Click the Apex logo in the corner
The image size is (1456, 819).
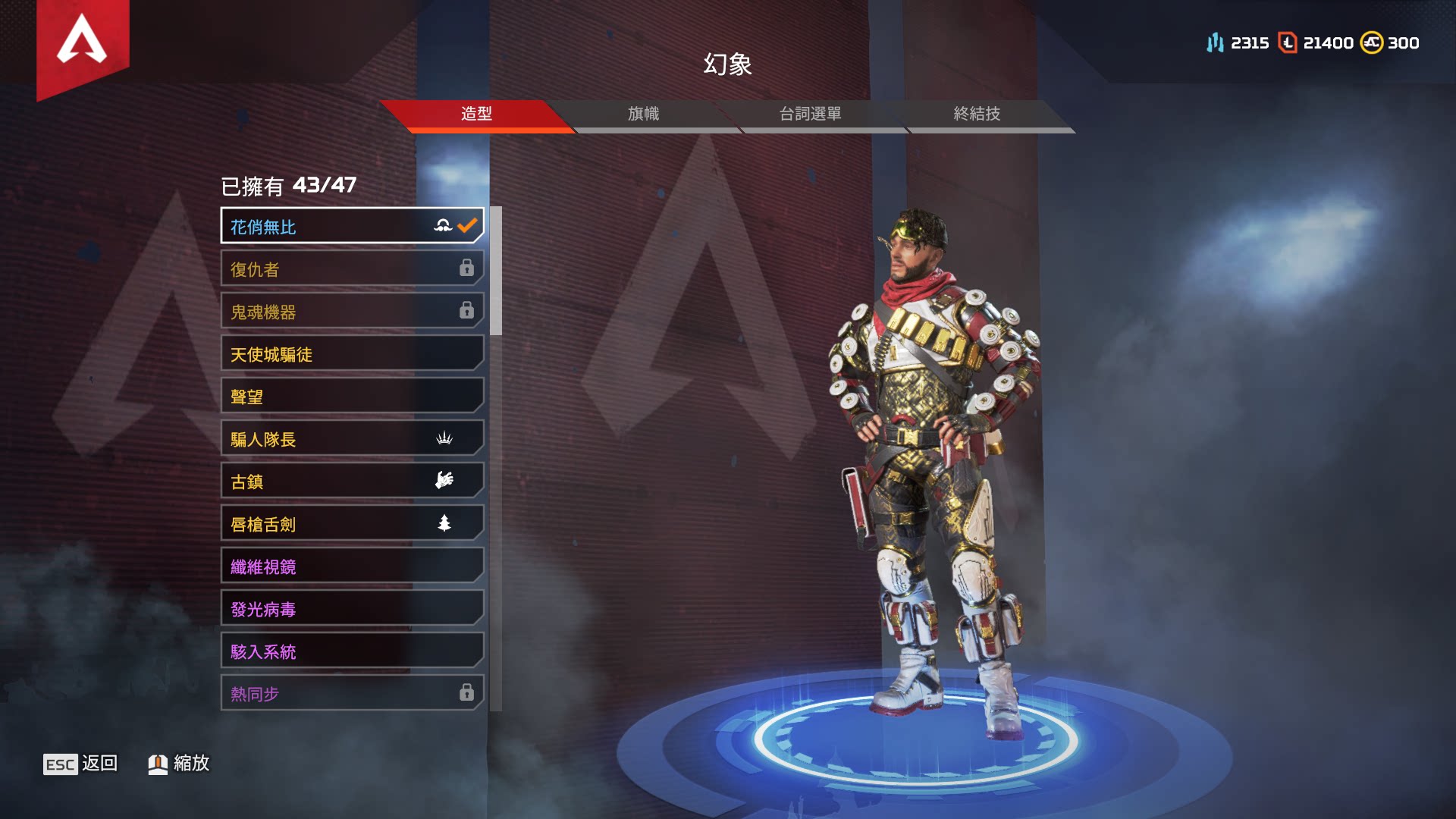(x=82, y=40)
